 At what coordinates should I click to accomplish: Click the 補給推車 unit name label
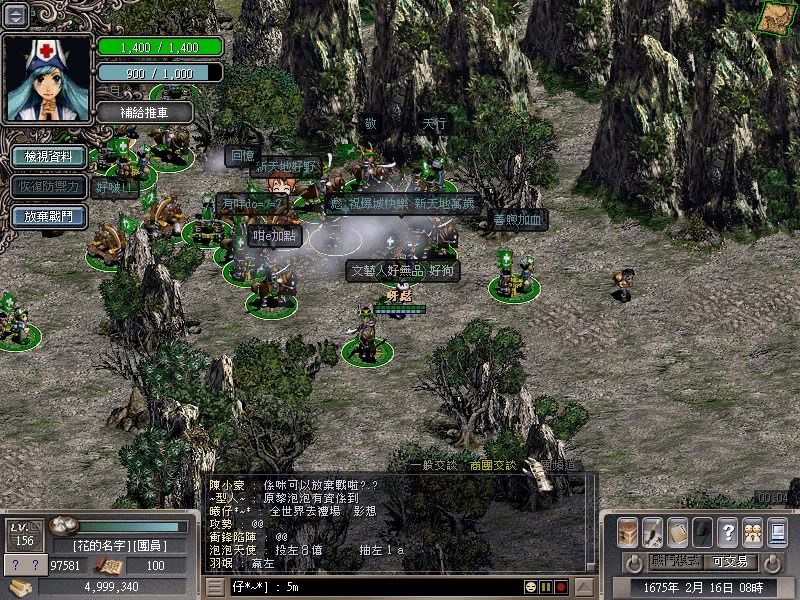tap(146, 112)
